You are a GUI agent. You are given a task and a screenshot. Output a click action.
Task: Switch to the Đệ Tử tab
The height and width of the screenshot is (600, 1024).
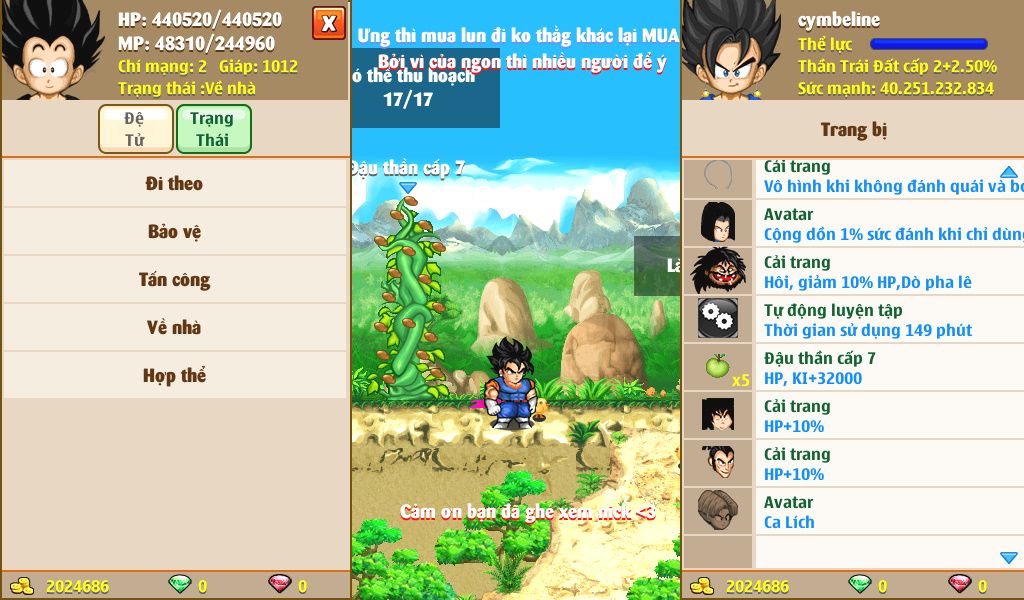coord(134,129)
